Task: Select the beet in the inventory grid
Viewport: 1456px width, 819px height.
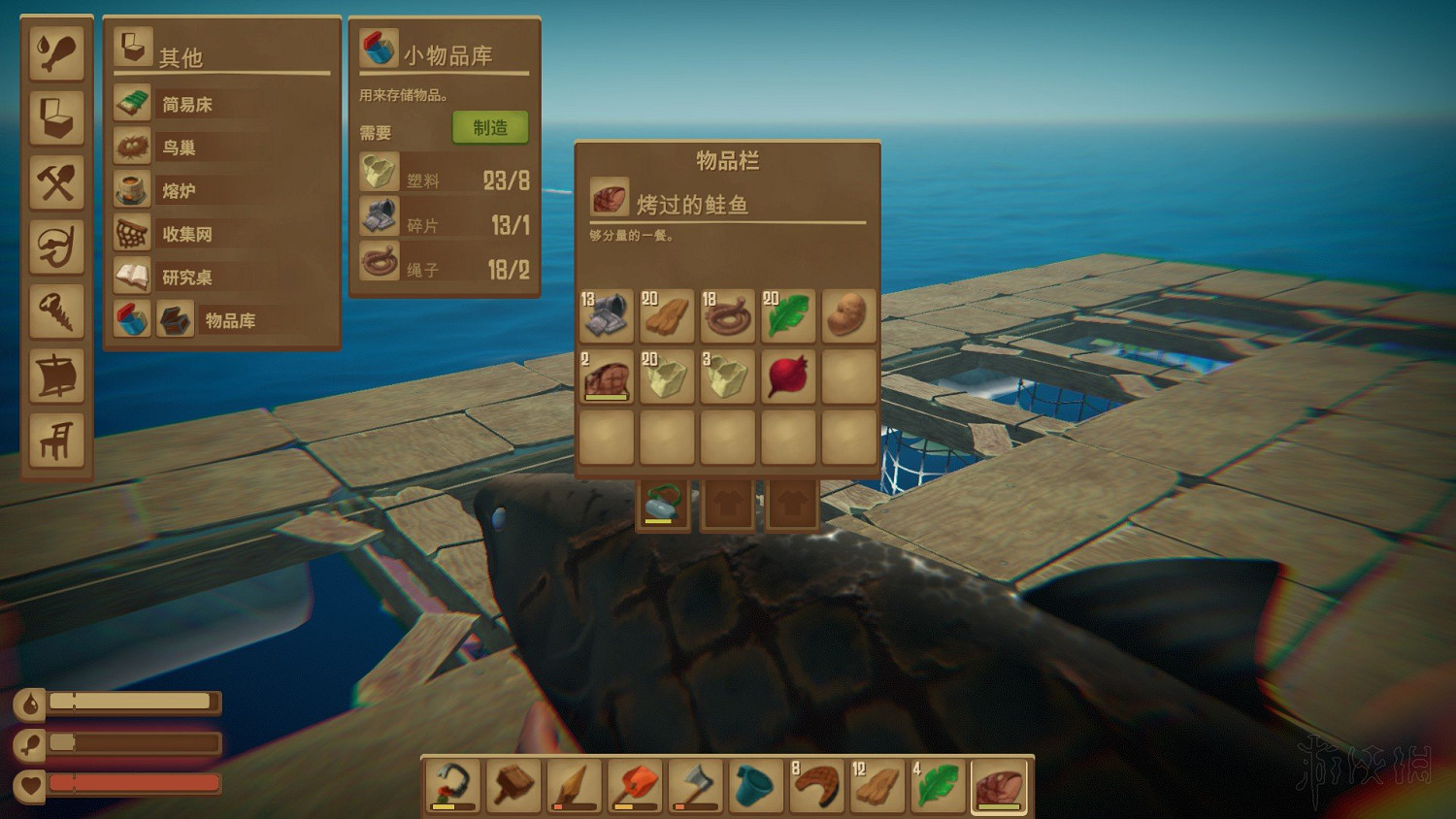Action: [787, 377]
